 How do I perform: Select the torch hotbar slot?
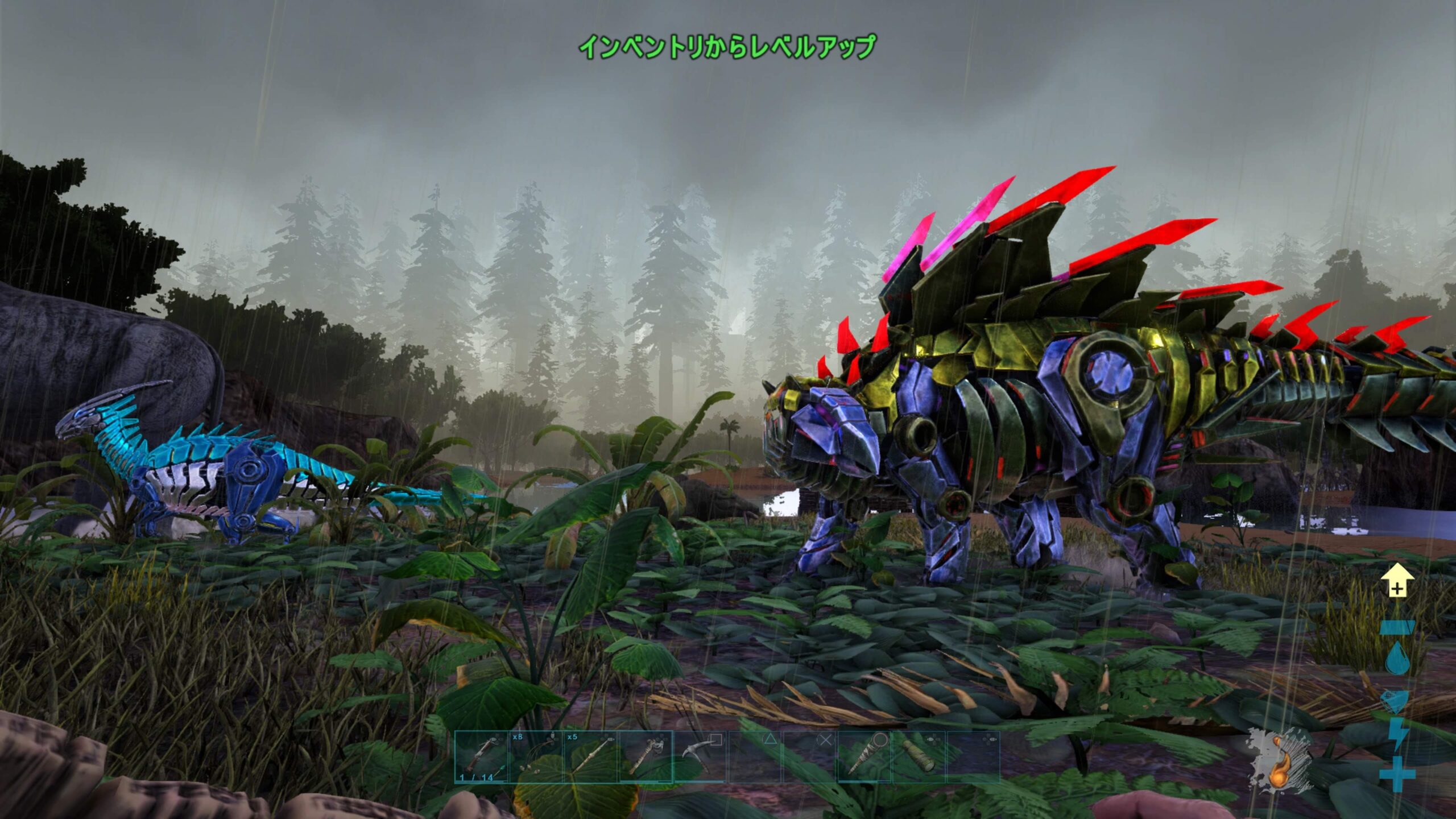[645, 757]
